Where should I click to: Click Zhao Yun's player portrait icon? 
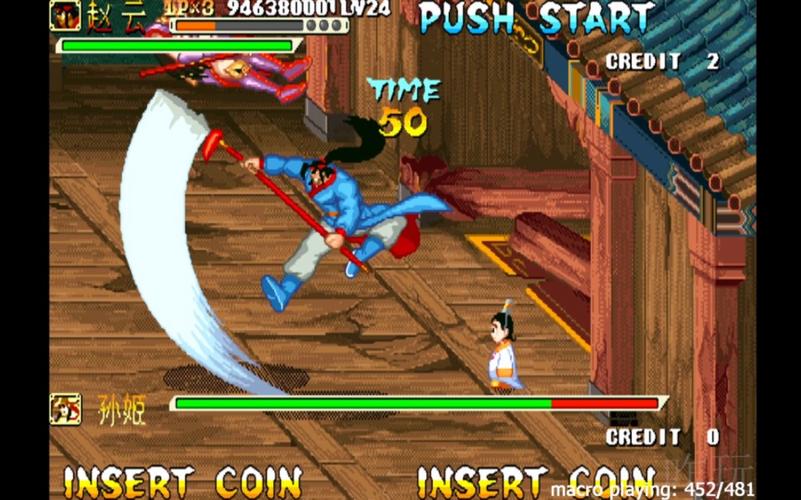(66, 15)
